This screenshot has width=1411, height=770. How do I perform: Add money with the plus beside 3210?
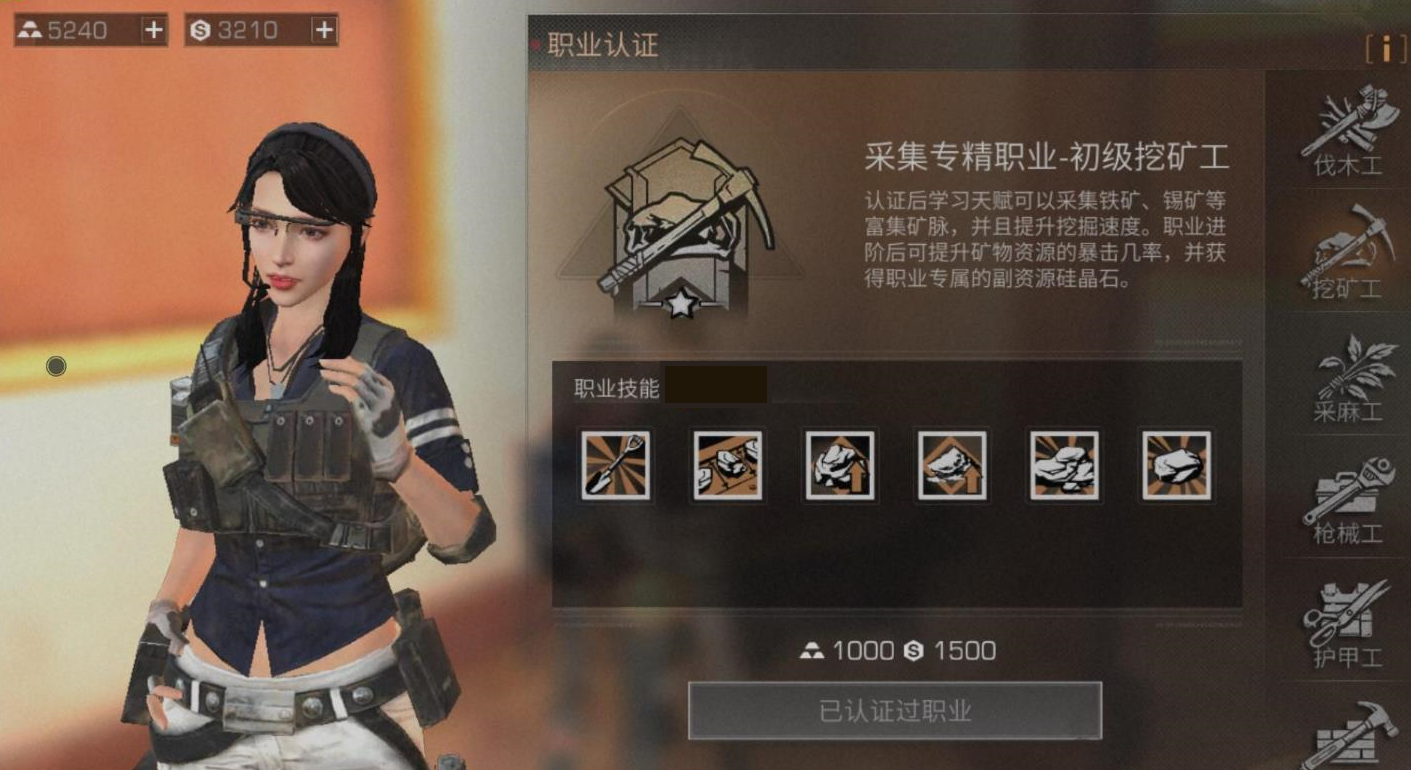(x=322, y=29)
